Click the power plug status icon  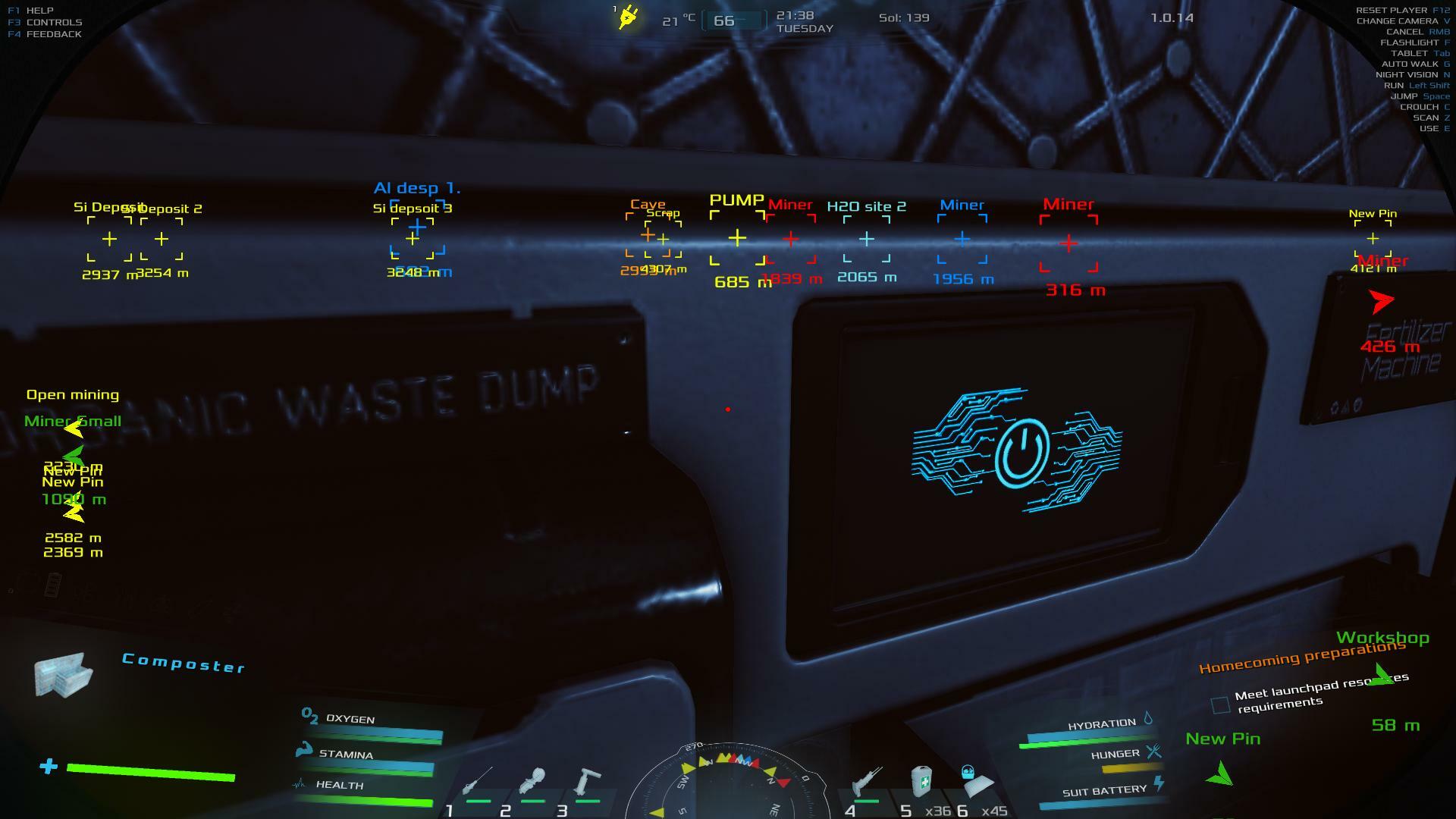(x=628, y=17)
